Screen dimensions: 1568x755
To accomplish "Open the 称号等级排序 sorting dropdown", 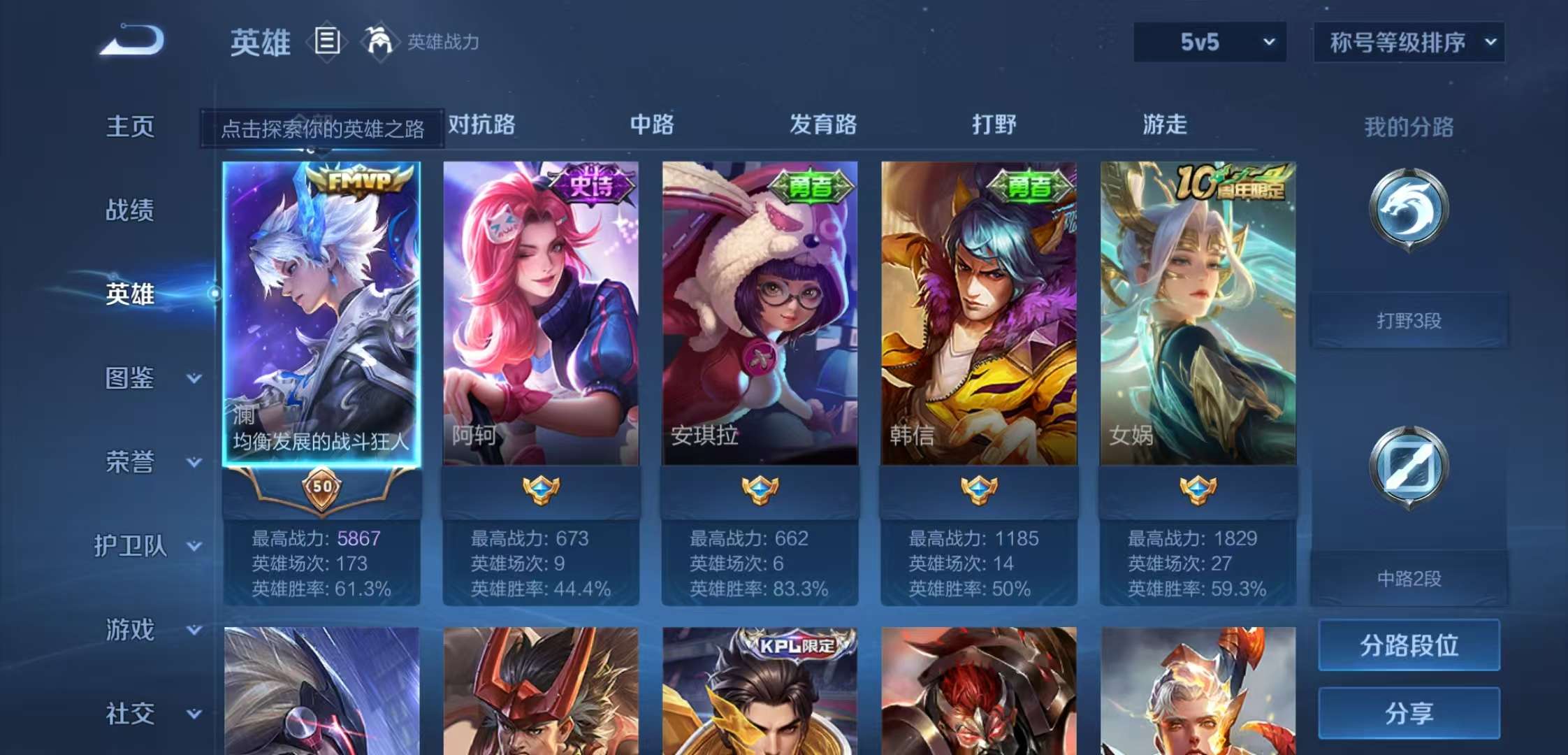I will 1408,42.
